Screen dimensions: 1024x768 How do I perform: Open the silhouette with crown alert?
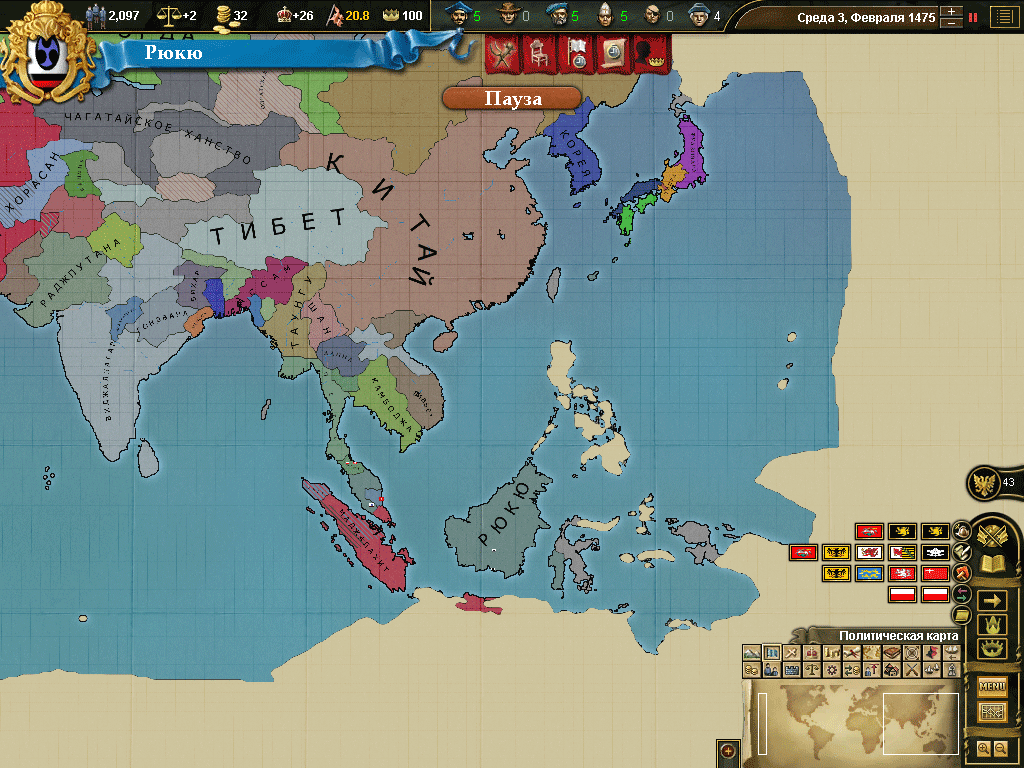pyautogui.click(x=650, y=56)
